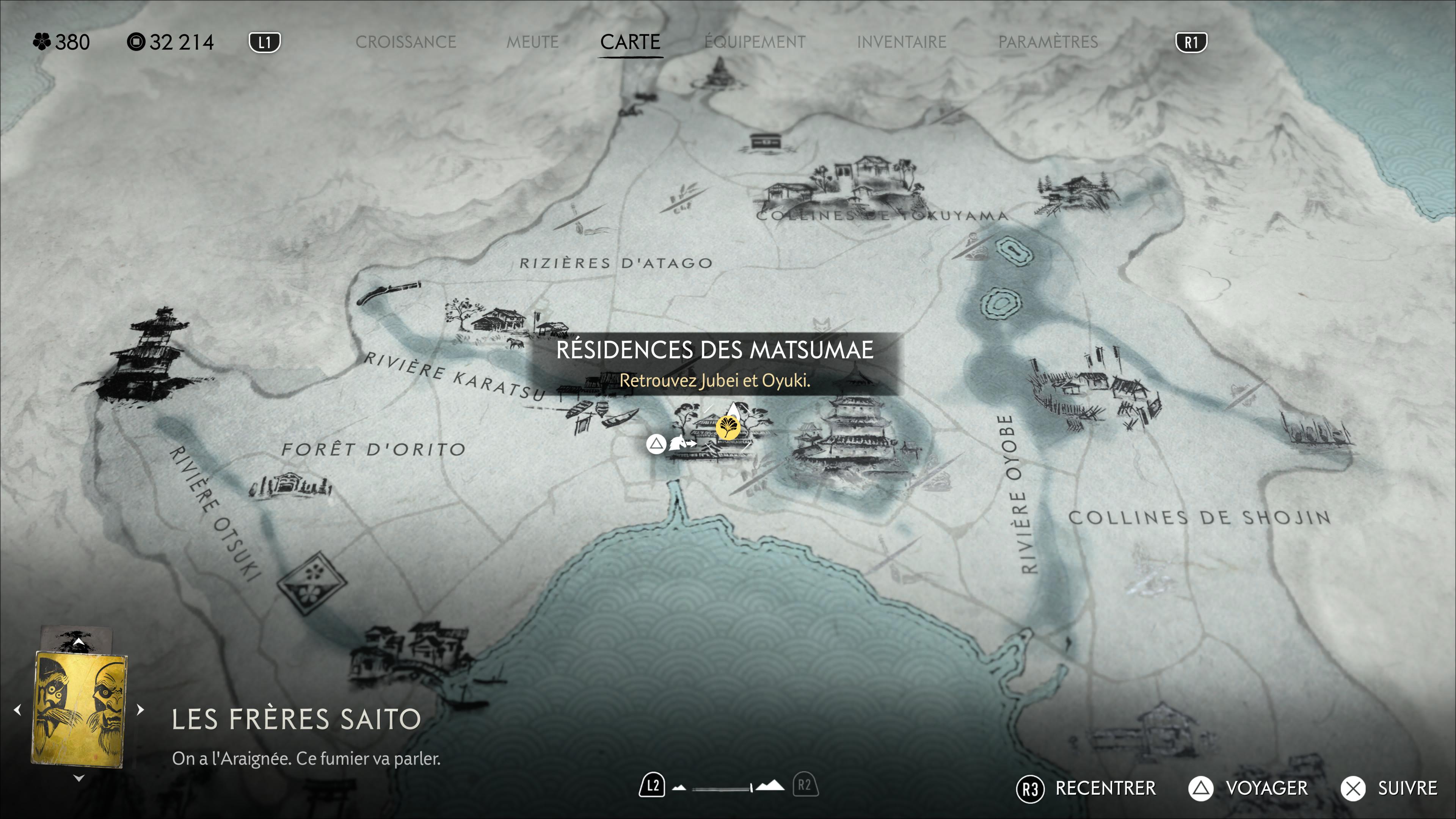1456x819 pixels.
Task: Click the down arrow below the quest card
Action: click(x=78, y=778)
